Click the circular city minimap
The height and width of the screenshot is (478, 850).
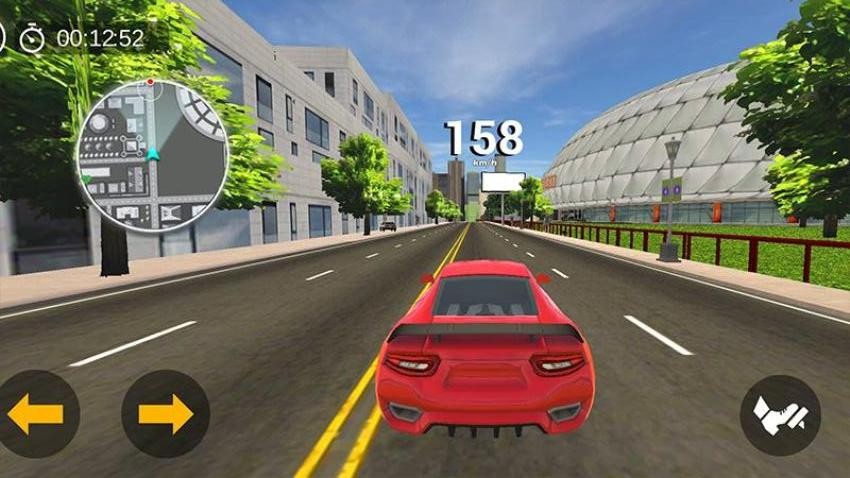click(152, 155)
